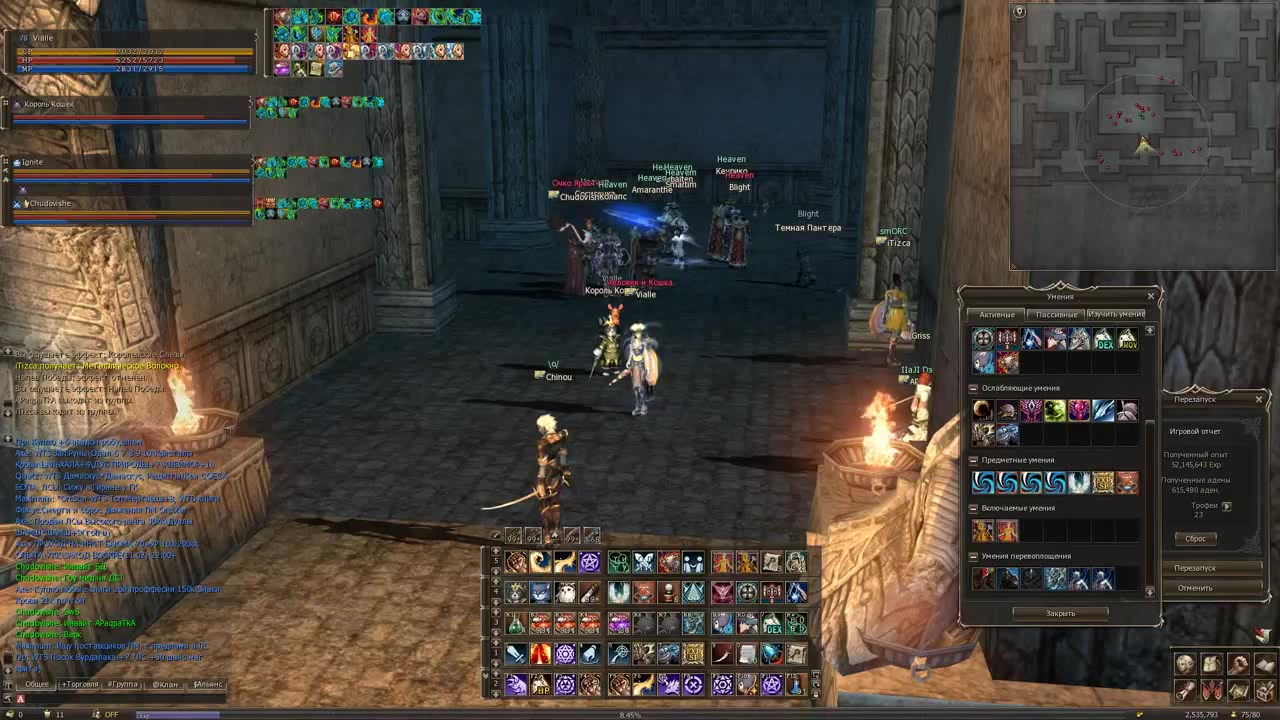Collapse the Ослабляющие умения skill section
This screenshot has height=720, width=1280.
click(973, 388)
